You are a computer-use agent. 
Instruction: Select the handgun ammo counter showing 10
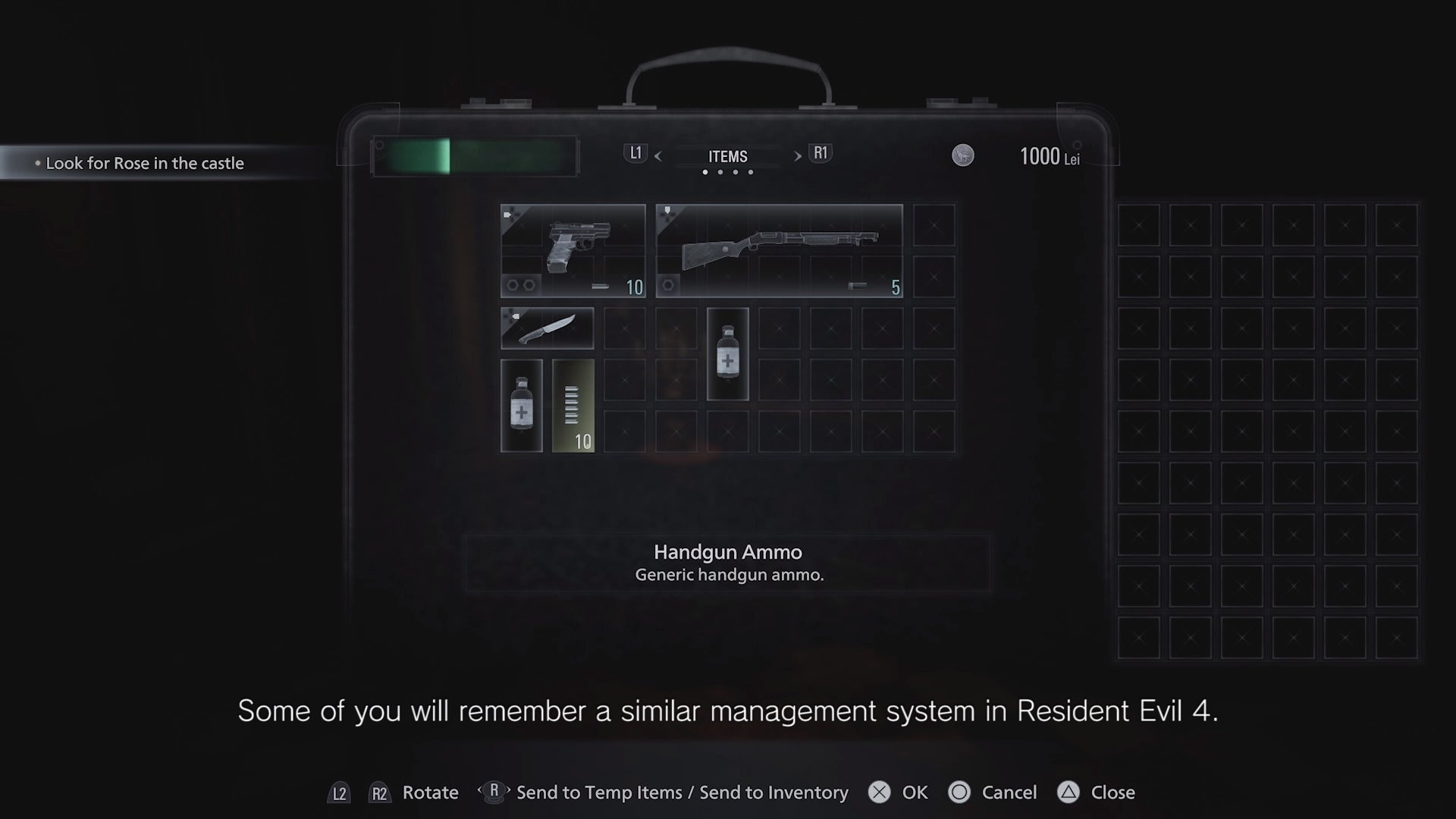(635, 288)
